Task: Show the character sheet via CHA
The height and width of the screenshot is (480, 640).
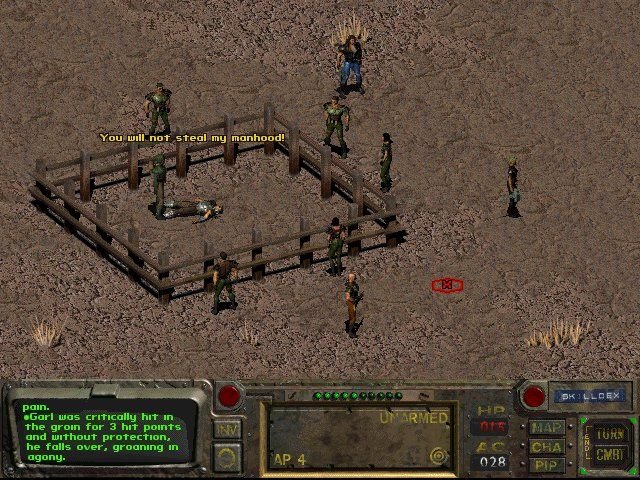Action: click(547, 446)
